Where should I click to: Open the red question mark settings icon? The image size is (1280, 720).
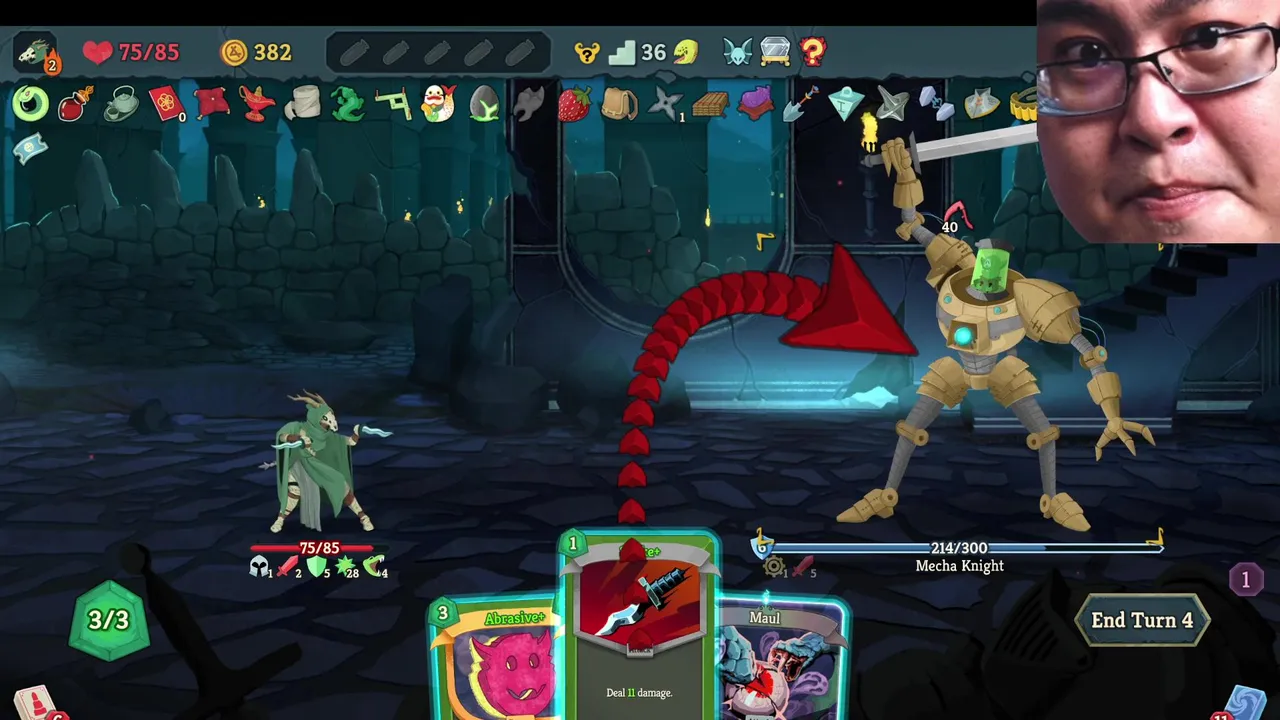tap(813, 52)
